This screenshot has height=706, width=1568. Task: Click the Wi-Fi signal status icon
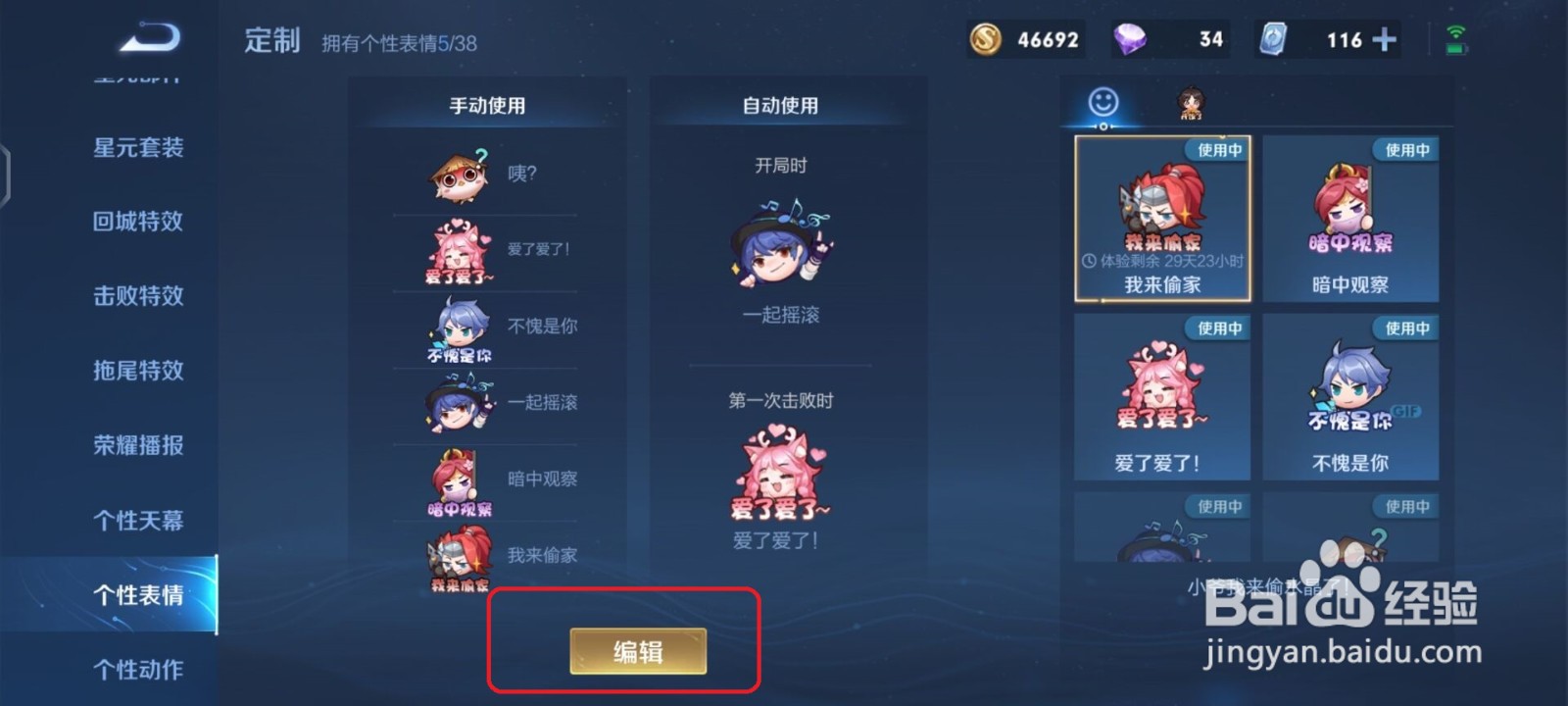[1457, 32]
